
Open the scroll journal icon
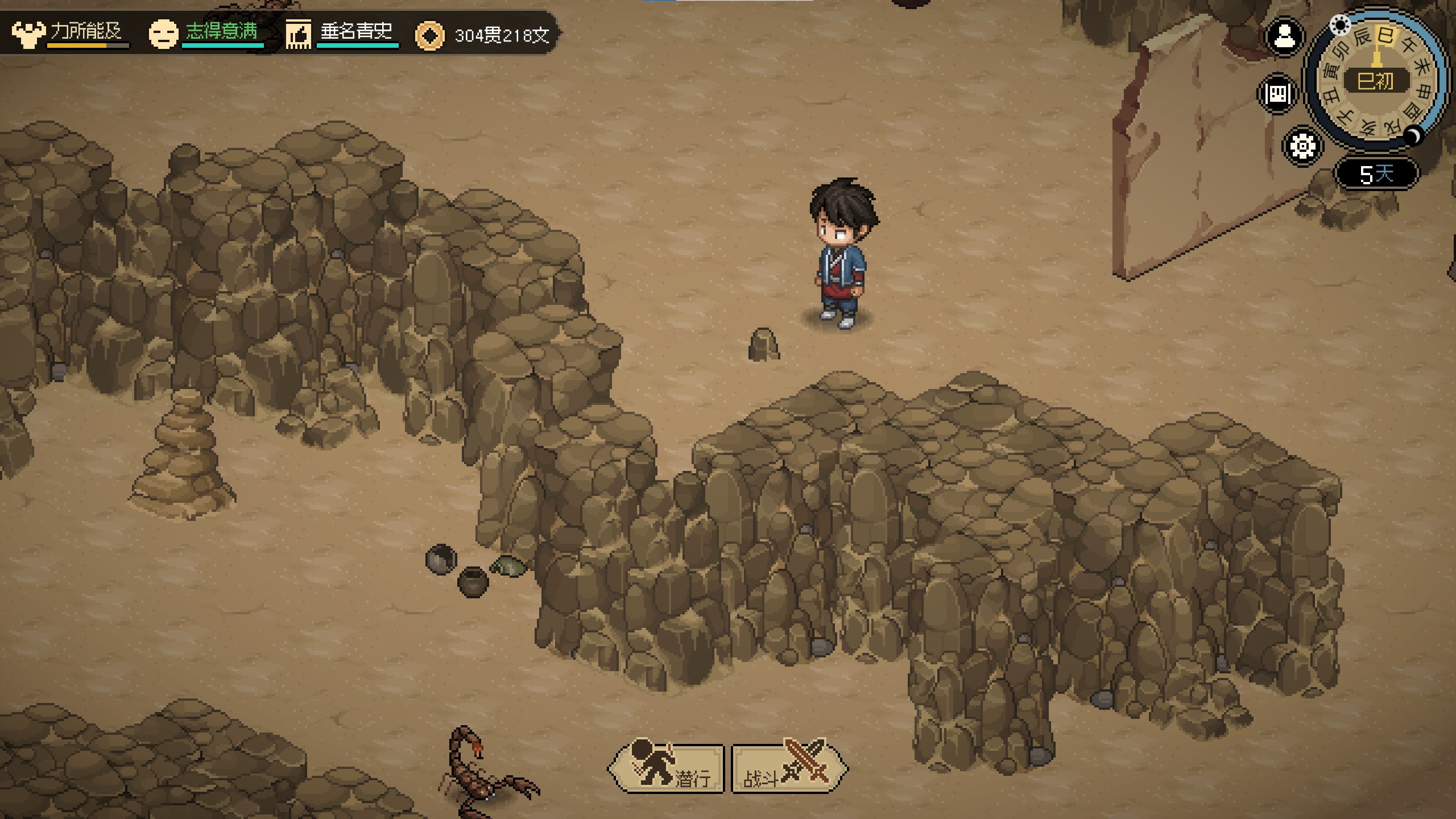click(1278, 93)
